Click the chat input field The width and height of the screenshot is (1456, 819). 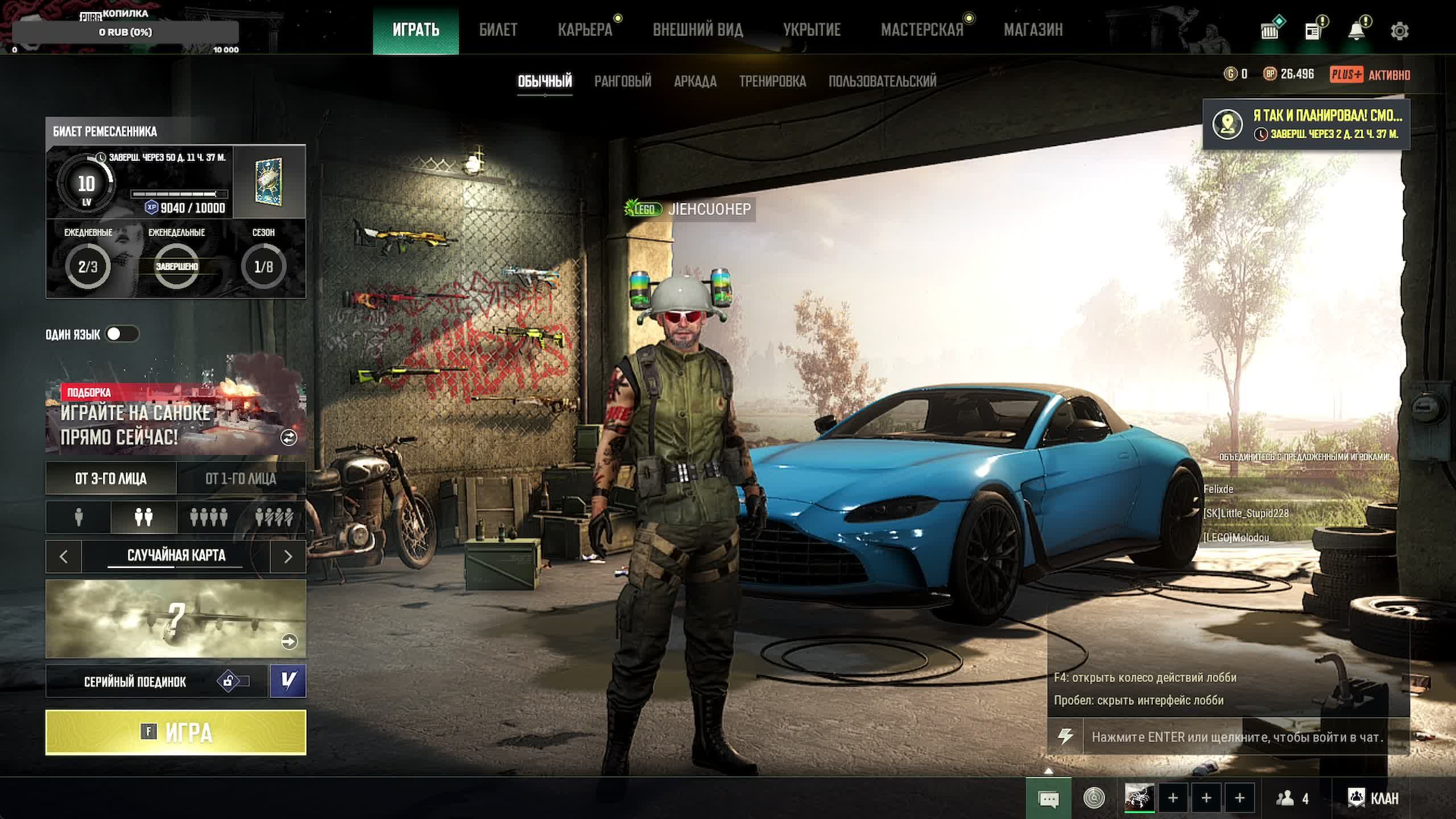[1236, 737]
